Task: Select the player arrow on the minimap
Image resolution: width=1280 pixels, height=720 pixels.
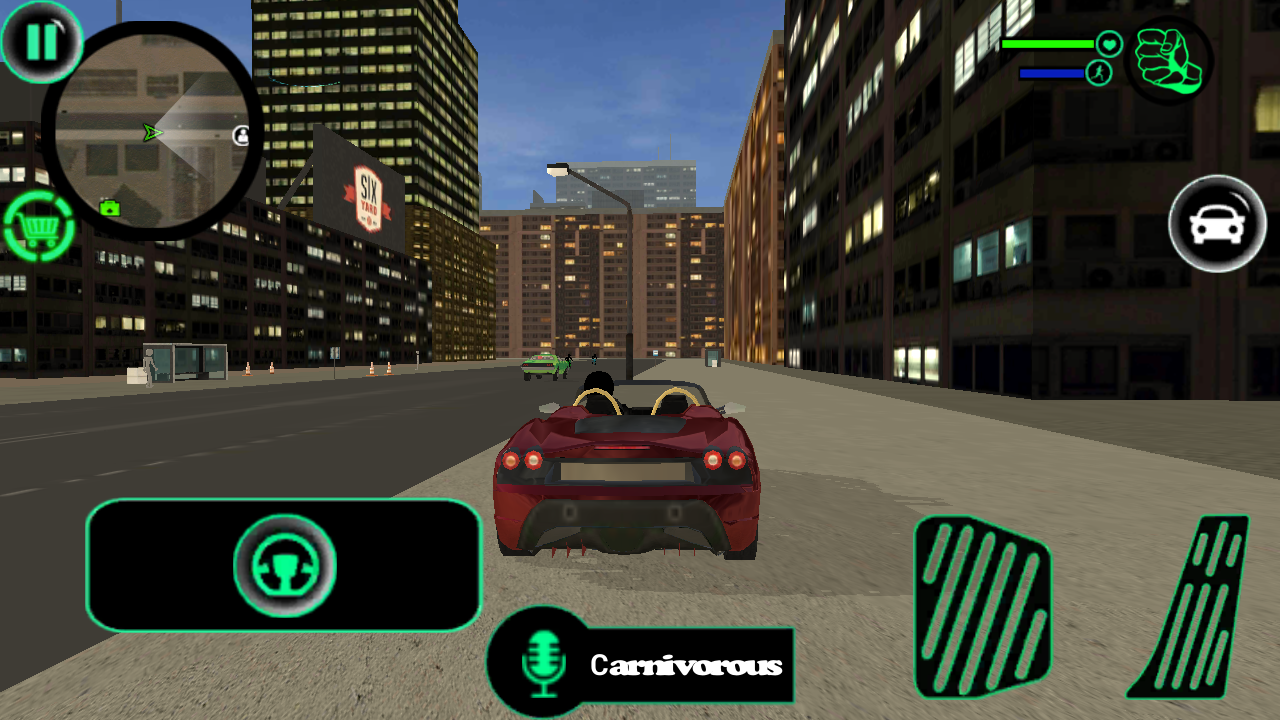Action: 150,131
